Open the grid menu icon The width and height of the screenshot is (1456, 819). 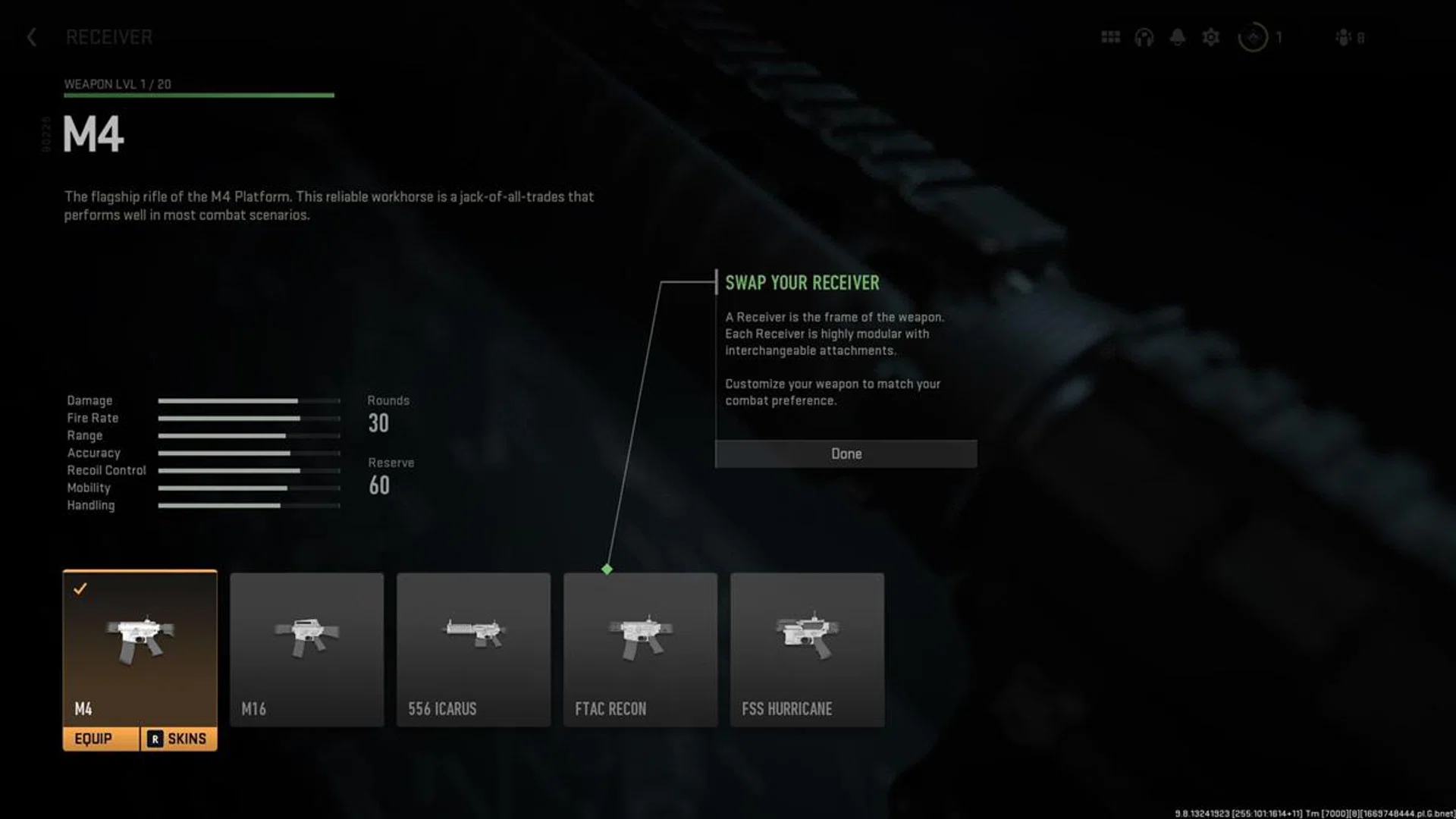tap(1110, 37)
